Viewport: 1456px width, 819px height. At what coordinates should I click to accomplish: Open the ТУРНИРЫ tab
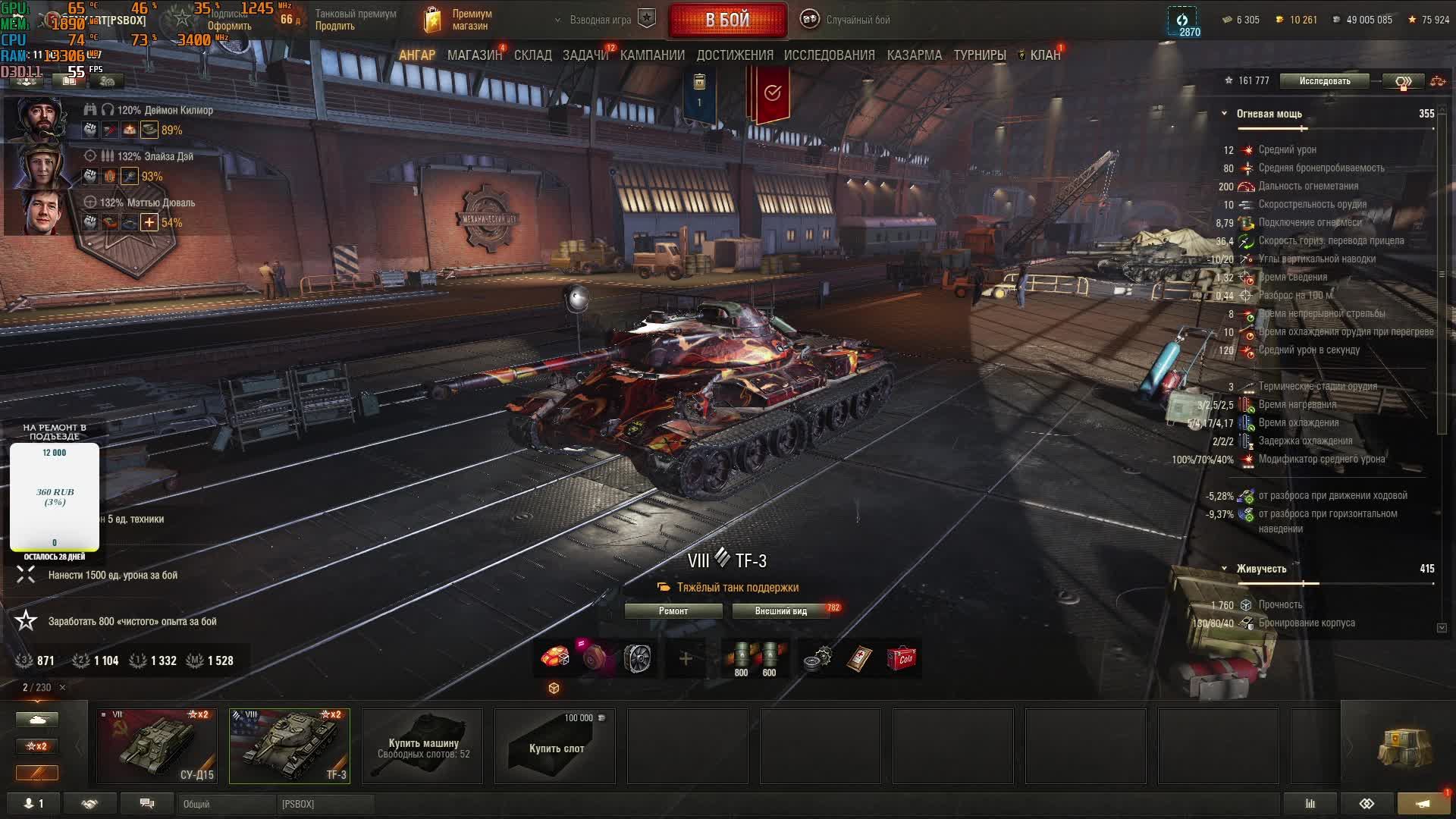979,55
